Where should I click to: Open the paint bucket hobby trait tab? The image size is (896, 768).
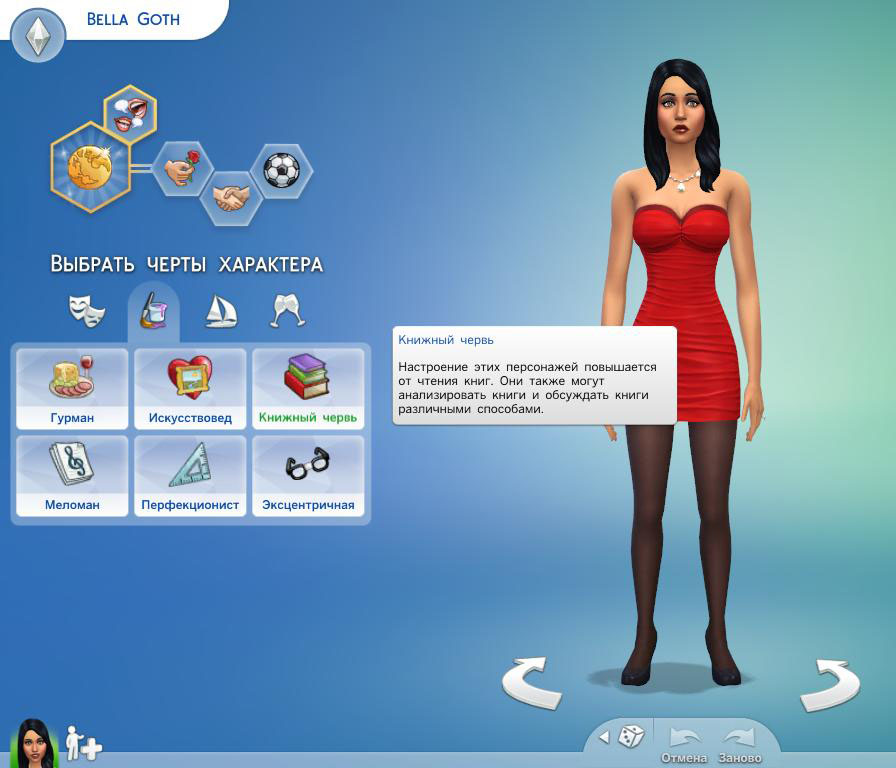point(153,310)
